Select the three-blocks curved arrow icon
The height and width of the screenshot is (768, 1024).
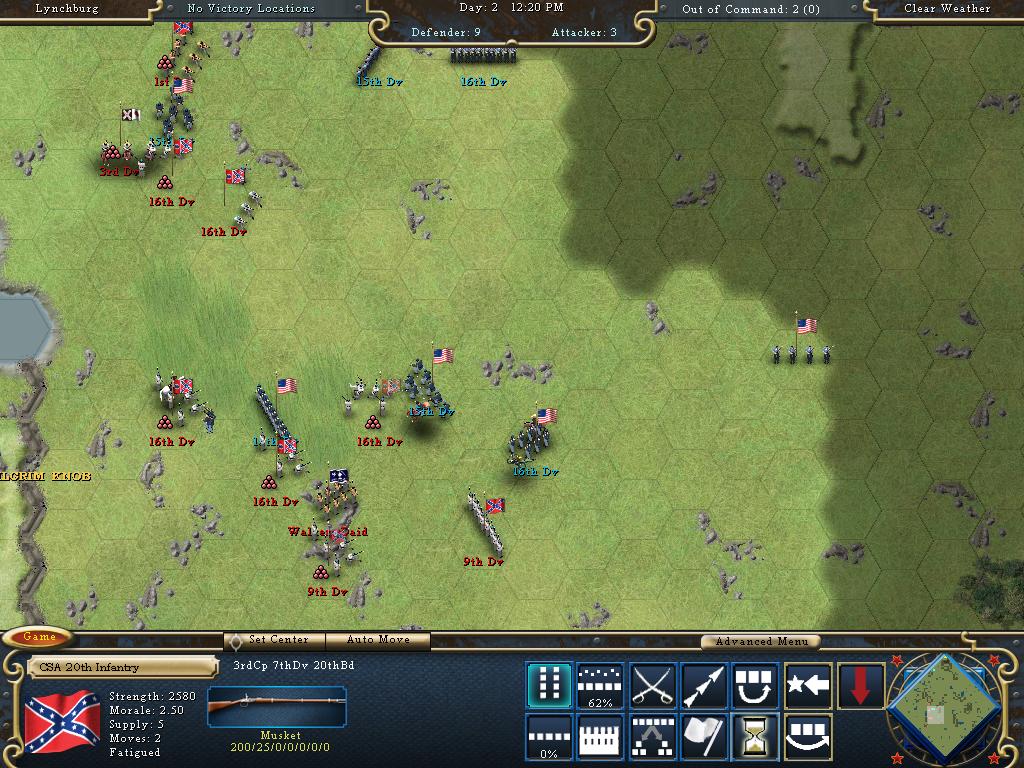(808, 737)
